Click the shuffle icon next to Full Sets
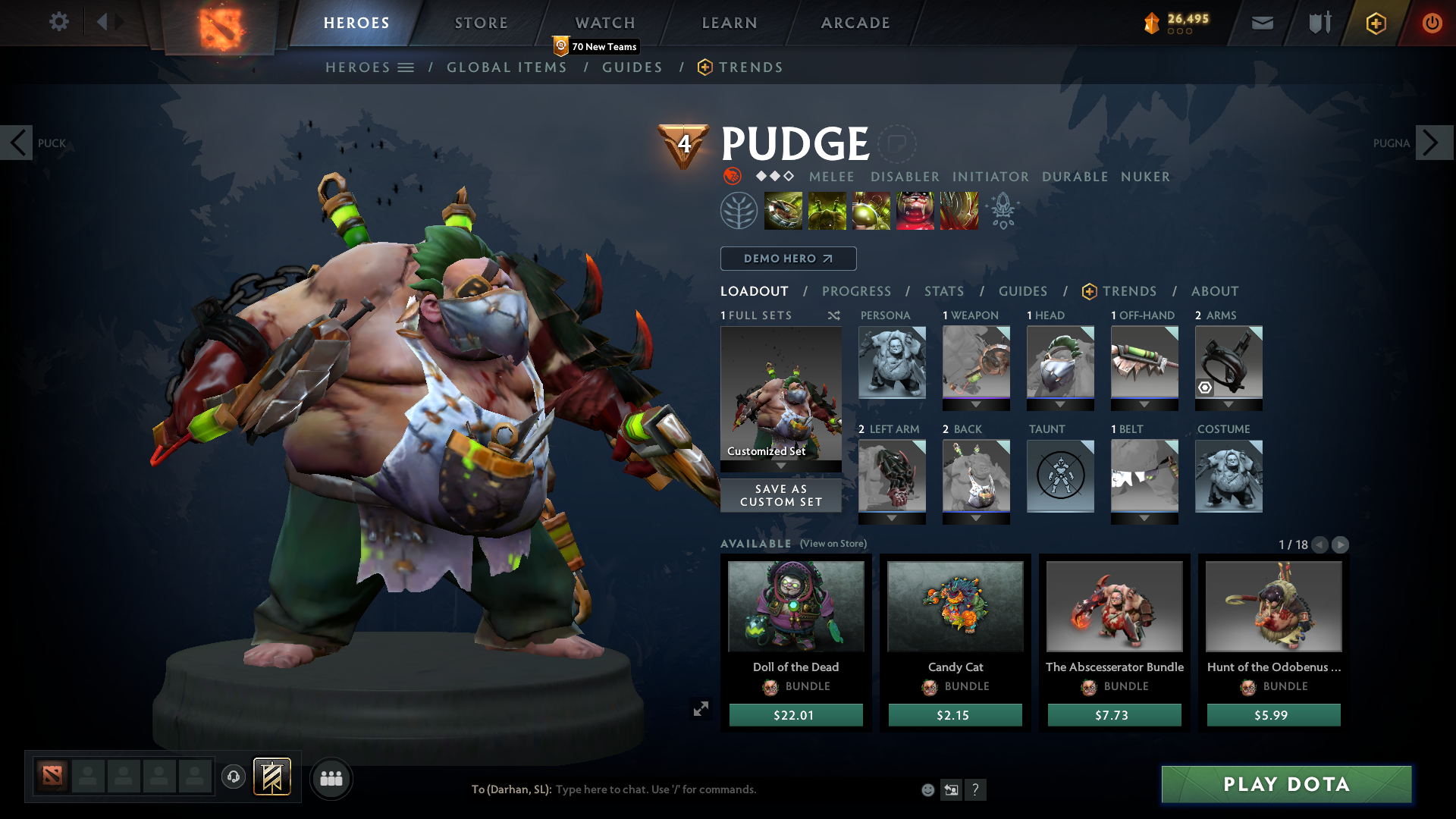This screenshot has width=1456, height=819. 833,315
